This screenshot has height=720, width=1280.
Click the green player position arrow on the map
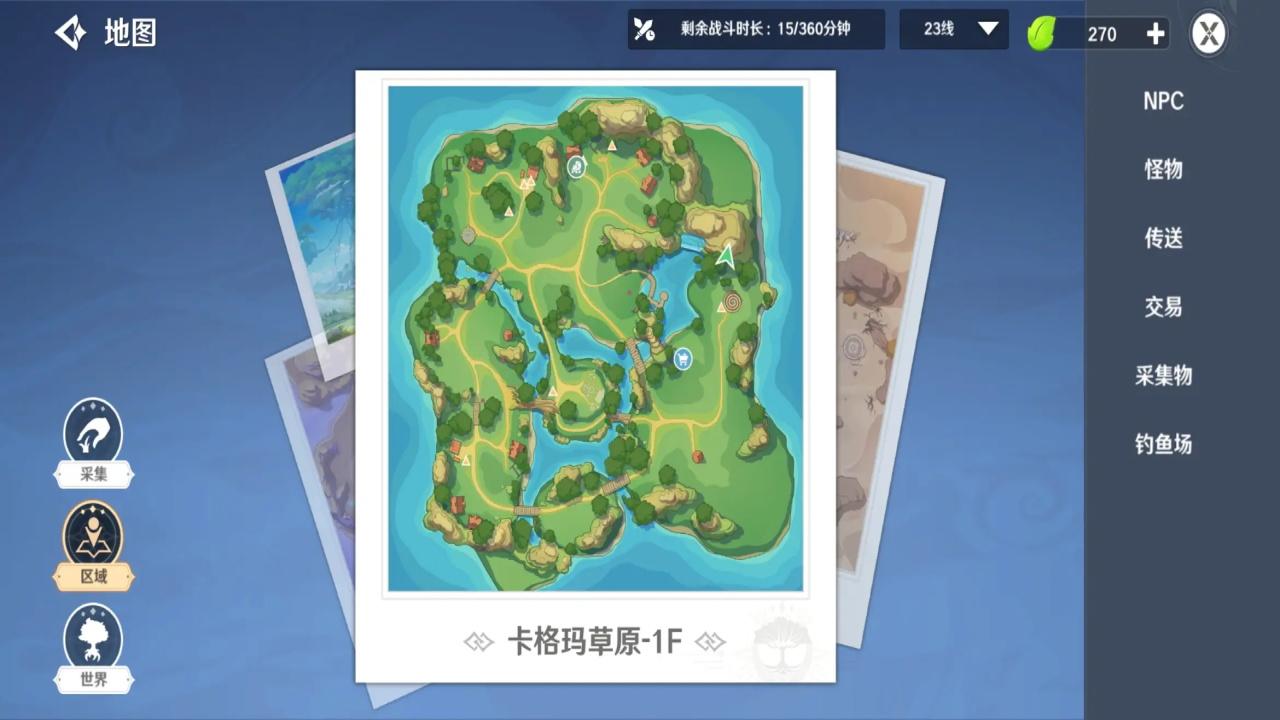727,258
